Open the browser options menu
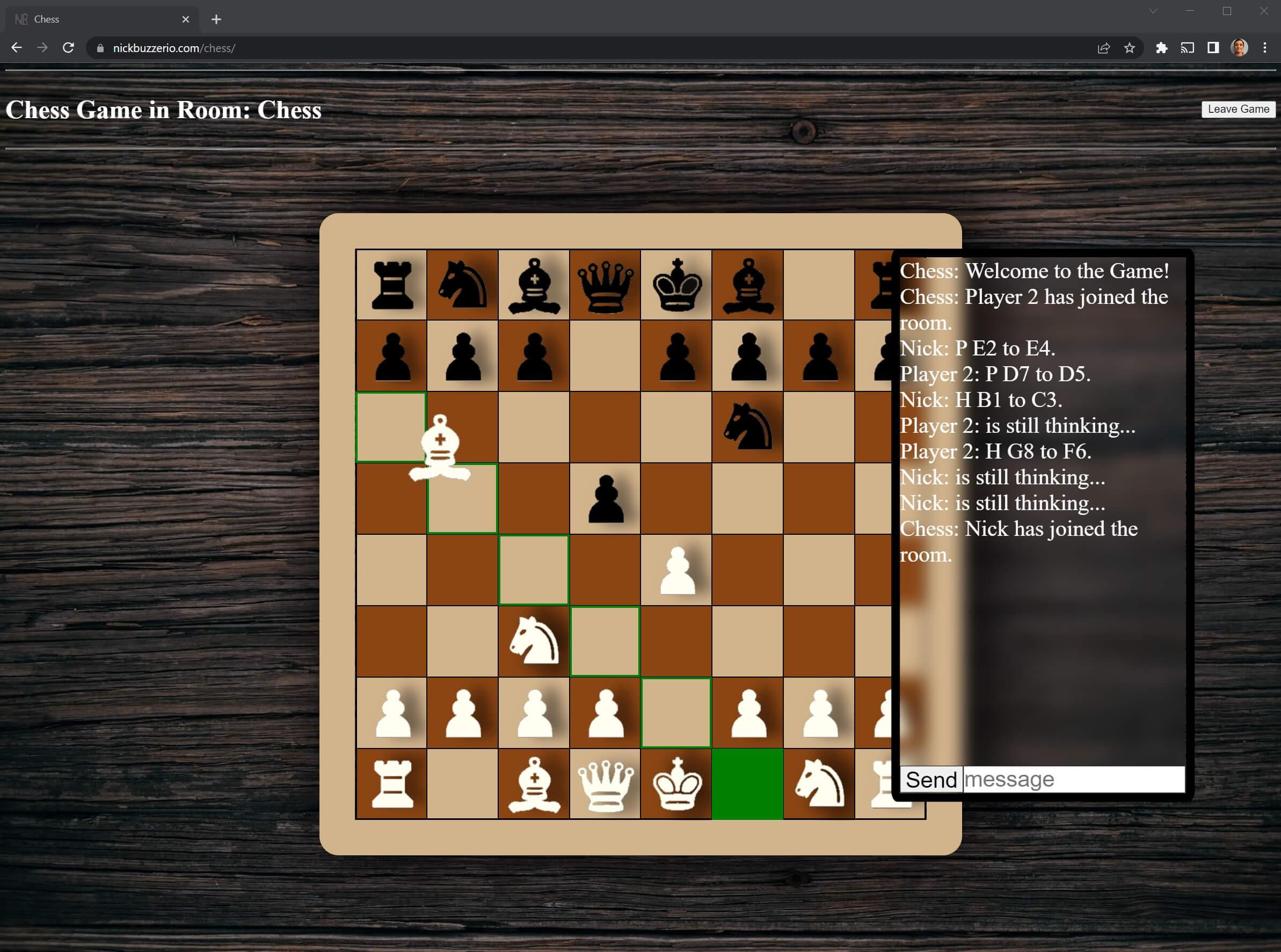The image size is (1281, 952). coord(1264,48)
